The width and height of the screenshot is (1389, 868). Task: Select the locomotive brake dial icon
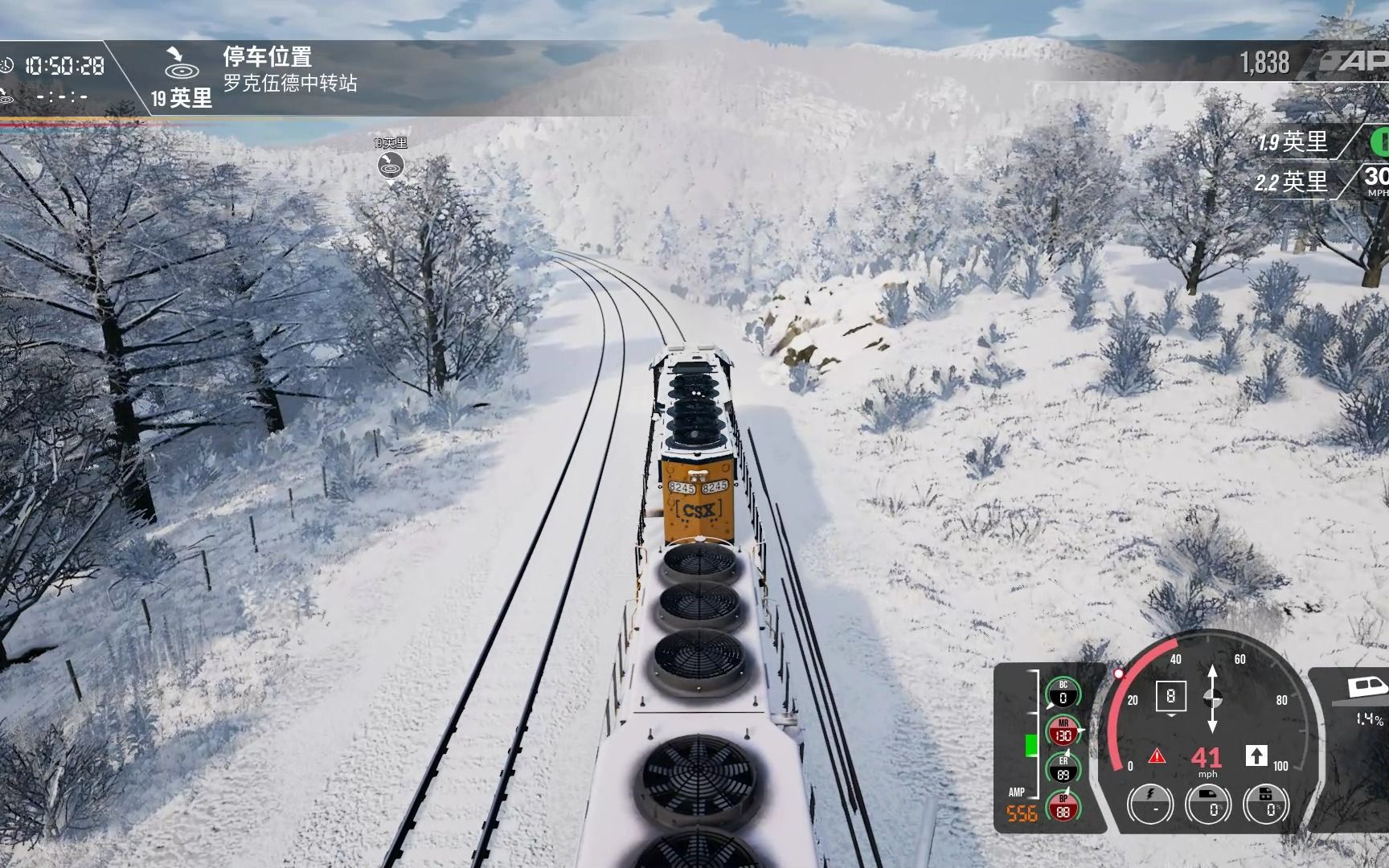(1207, 803)
